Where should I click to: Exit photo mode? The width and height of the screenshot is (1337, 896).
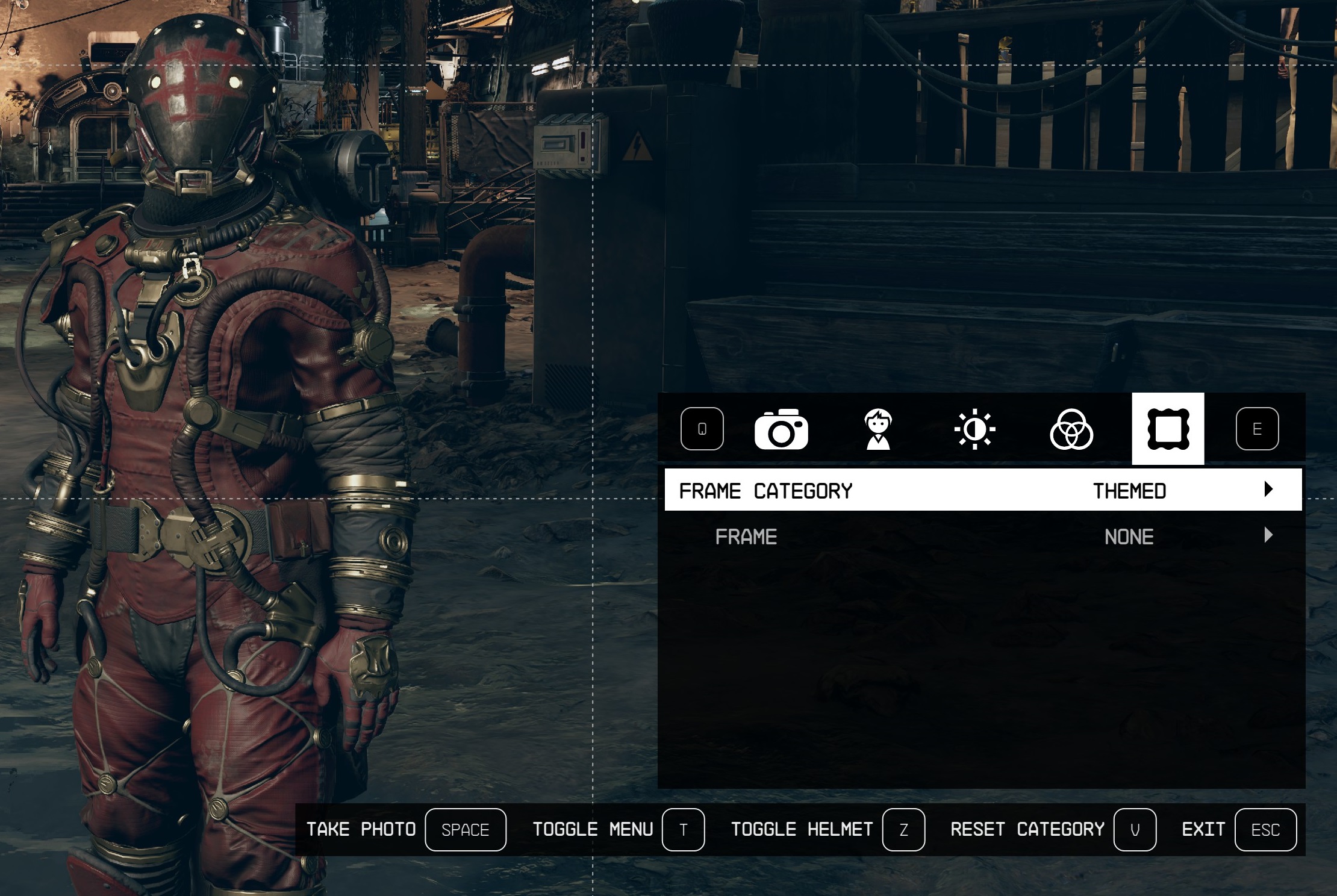point(1265,830)
